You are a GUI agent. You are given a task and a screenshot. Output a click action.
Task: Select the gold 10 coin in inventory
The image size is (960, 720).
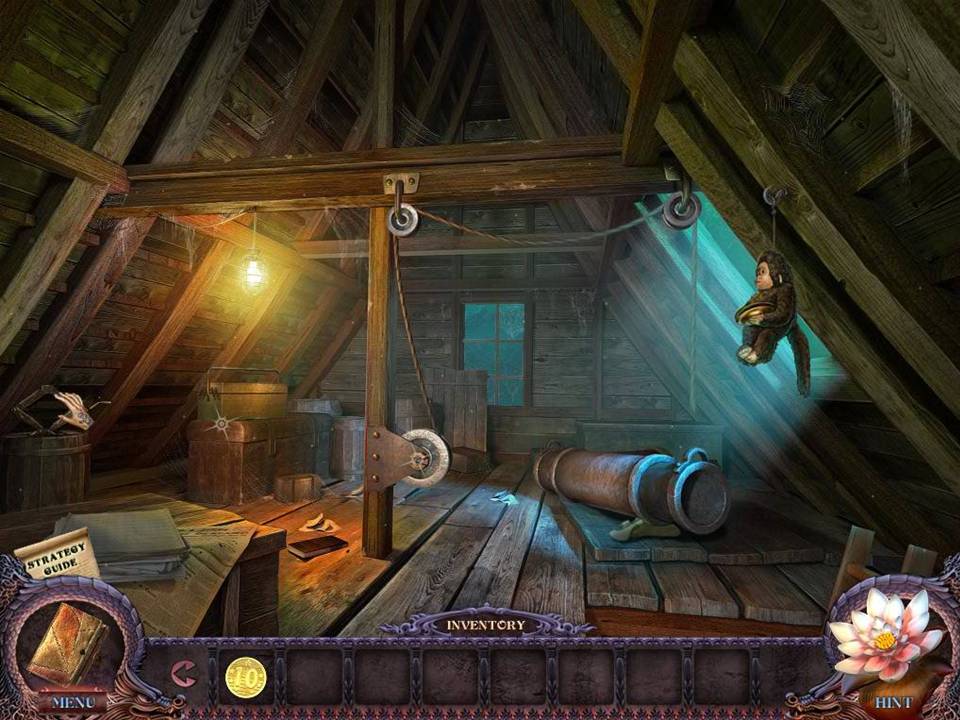245,677
